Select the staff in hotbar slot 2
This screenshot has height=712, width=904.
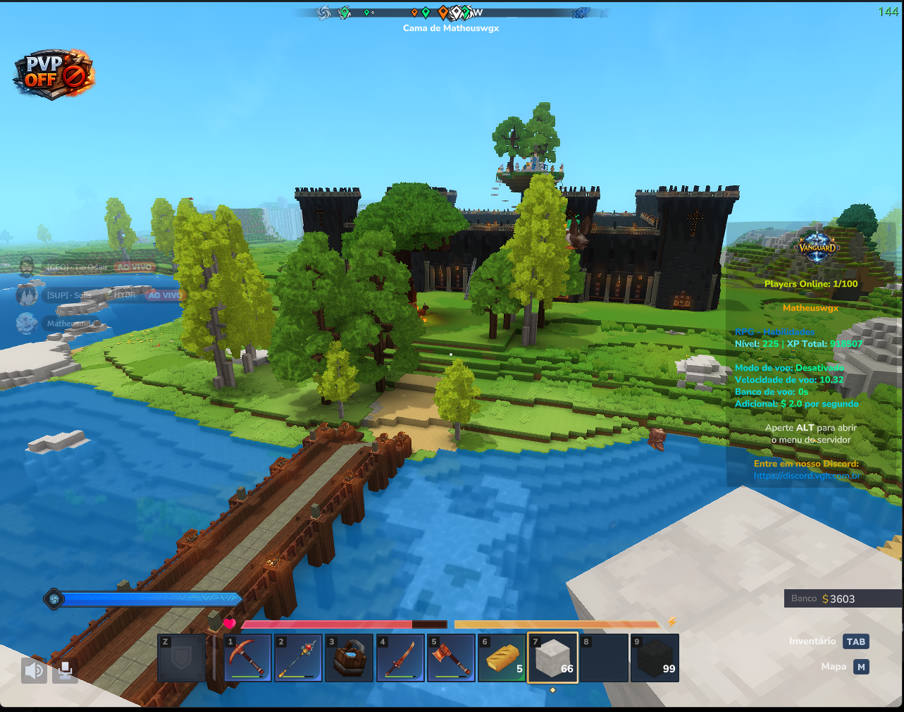tap(299, 658)
